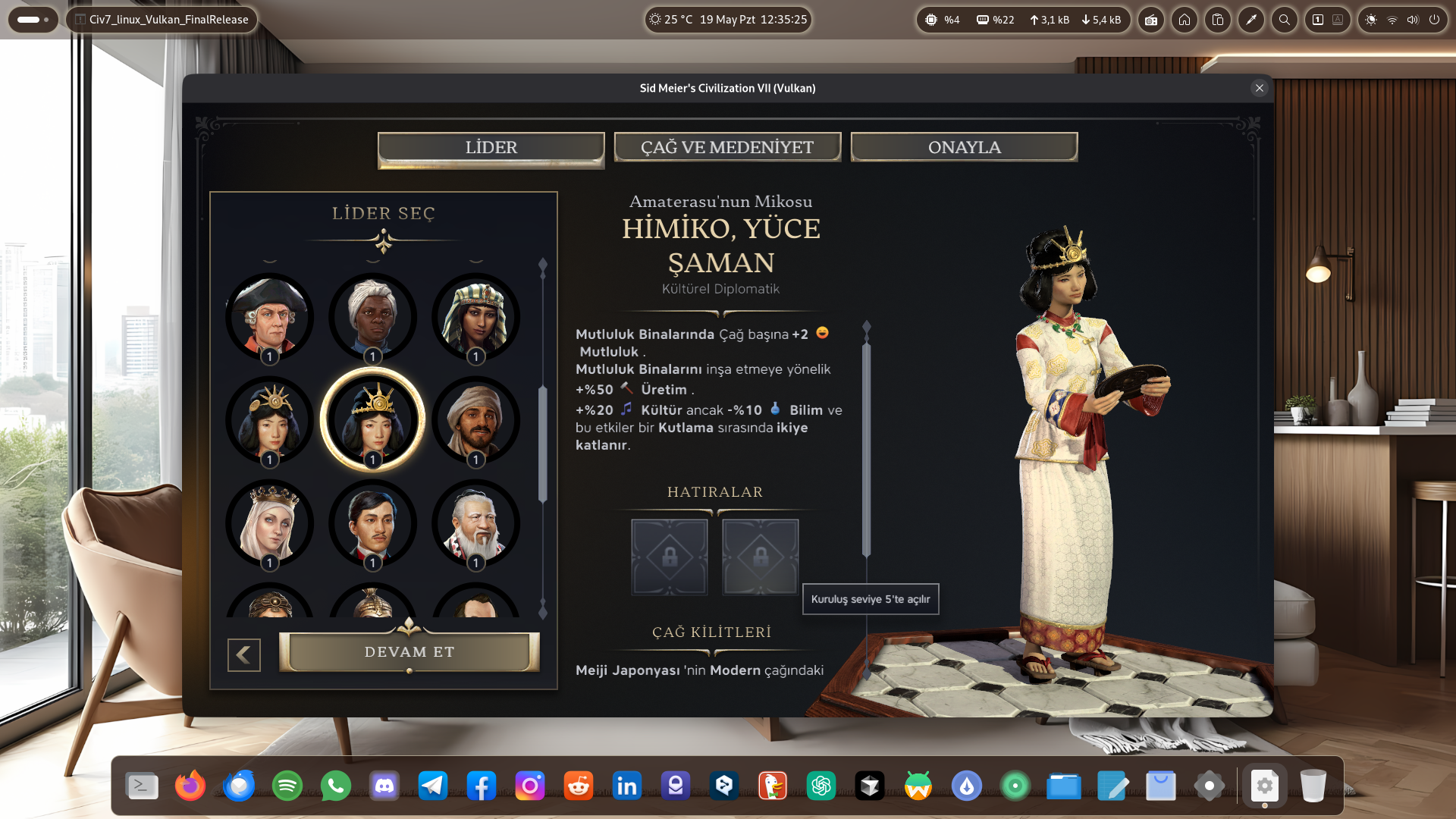Pick the dark-haired man in suit portrait

[372, 522]
